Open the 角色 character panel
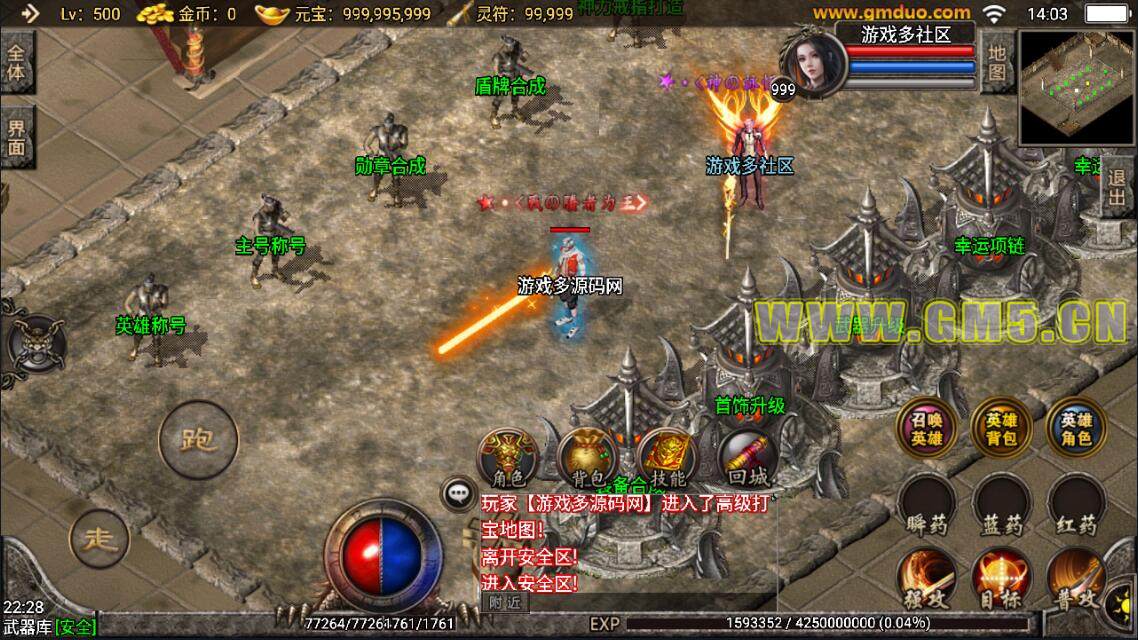The image size is (1138, 640). (x=507, y=458)
